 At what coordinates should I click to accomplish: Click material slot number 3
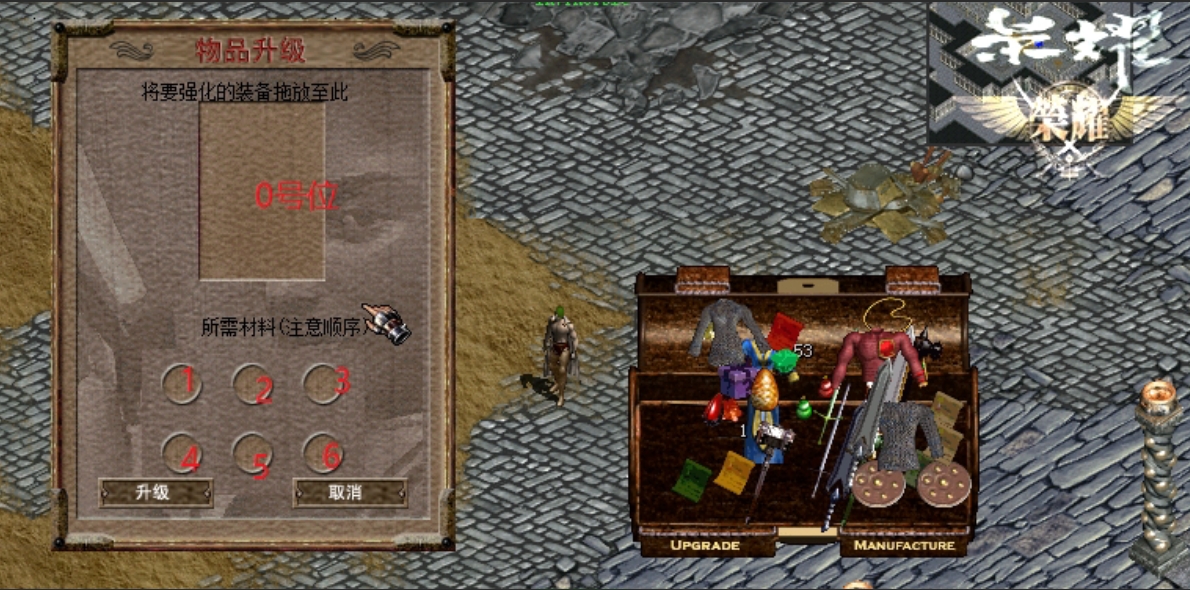[322, 383]
